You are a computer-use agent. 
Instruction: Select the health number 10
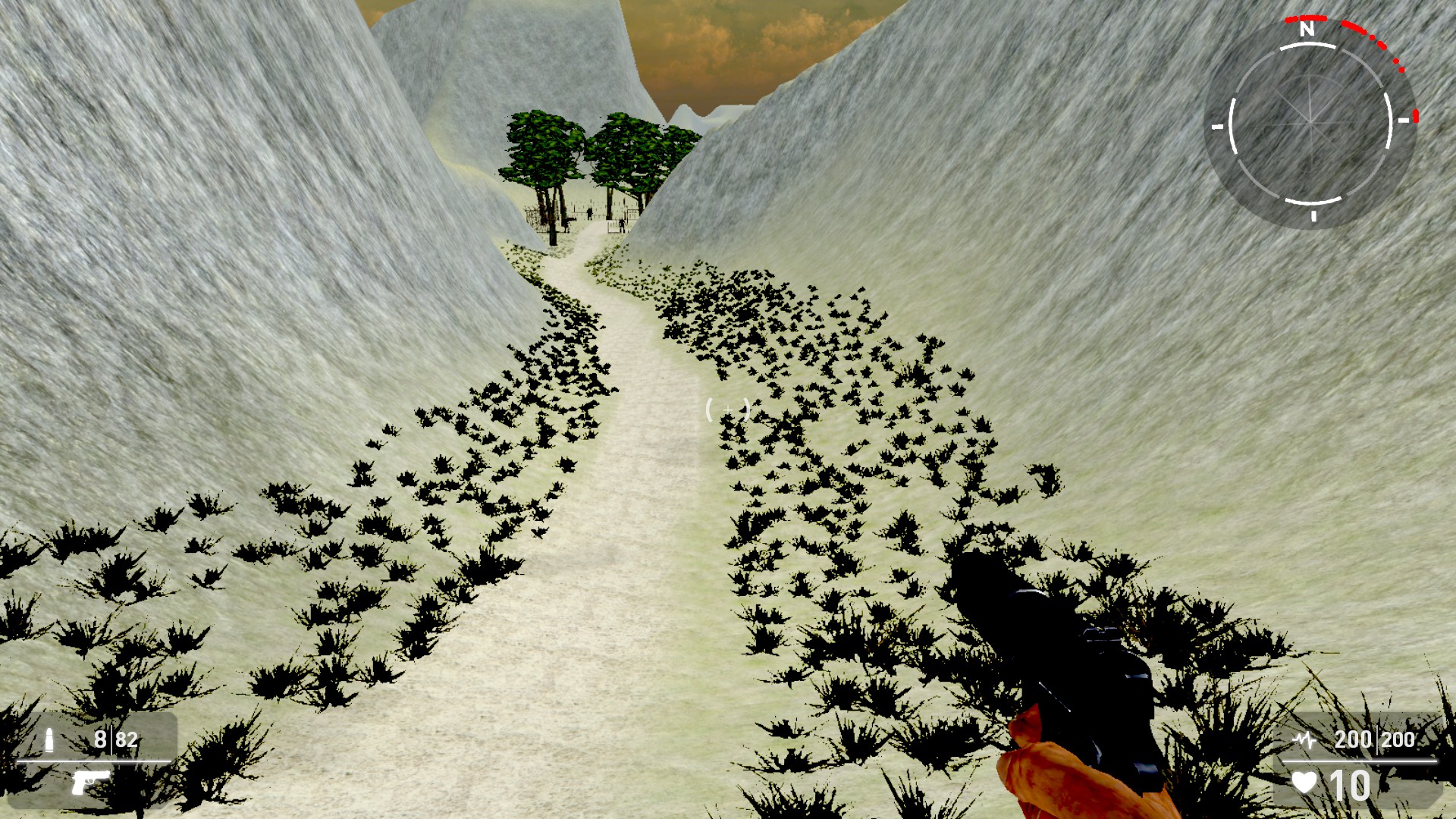tap(1351, 784)
